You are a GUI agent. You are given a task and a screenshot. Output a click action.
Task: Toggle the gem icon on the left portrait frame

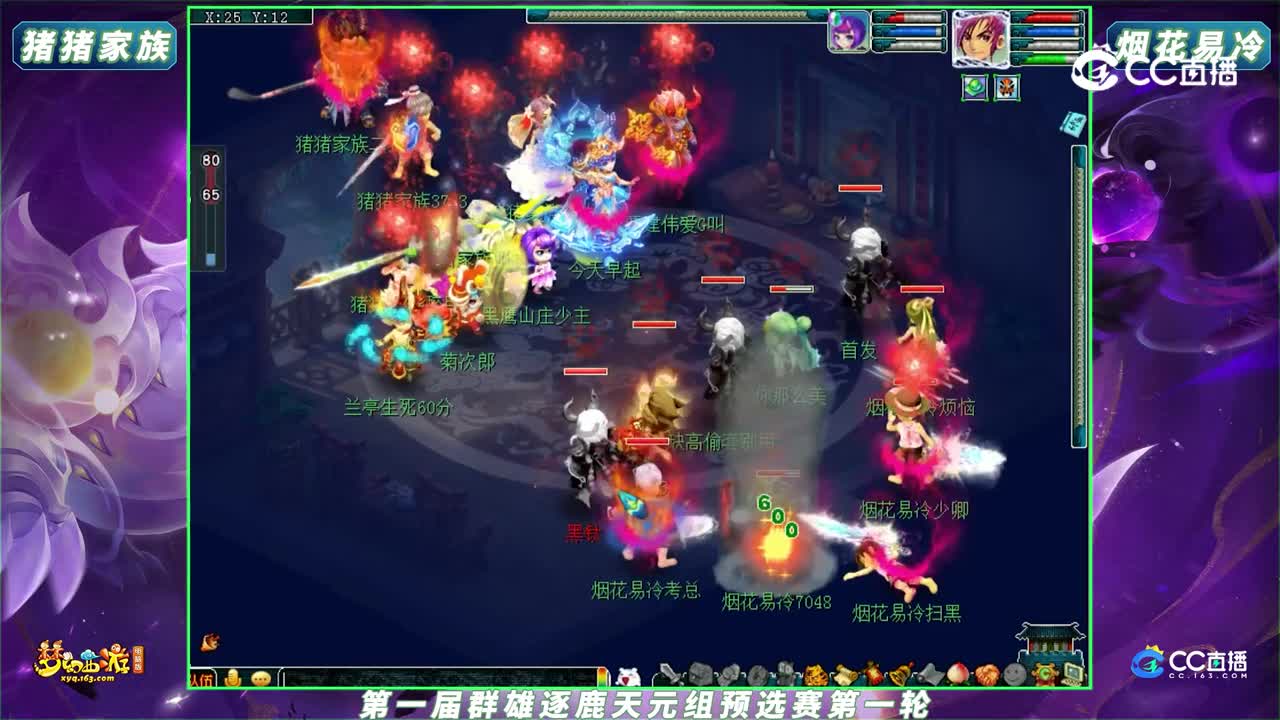[835, 18]
